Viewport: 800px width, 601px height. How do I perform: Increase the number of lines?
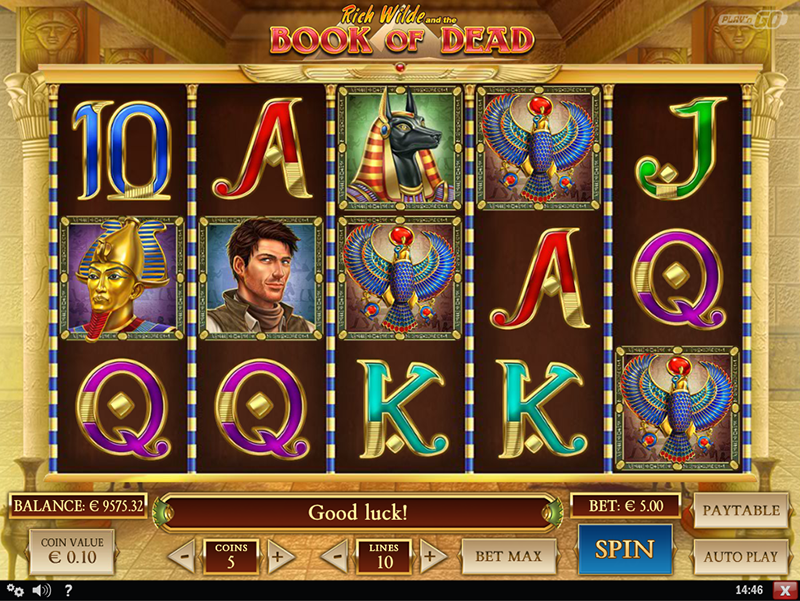tap(431, 555)
